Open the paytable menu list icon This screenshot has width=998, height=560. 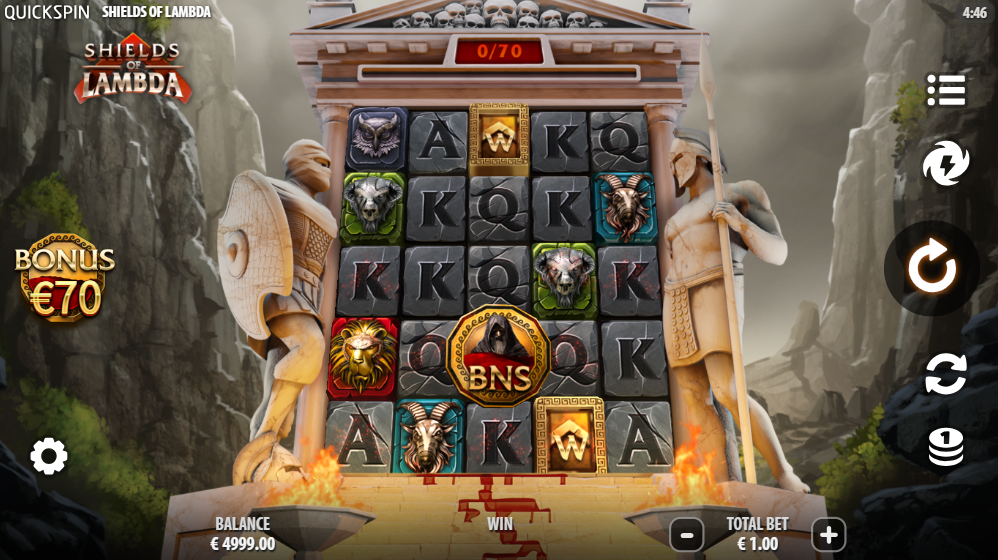(x=945, y=90)
